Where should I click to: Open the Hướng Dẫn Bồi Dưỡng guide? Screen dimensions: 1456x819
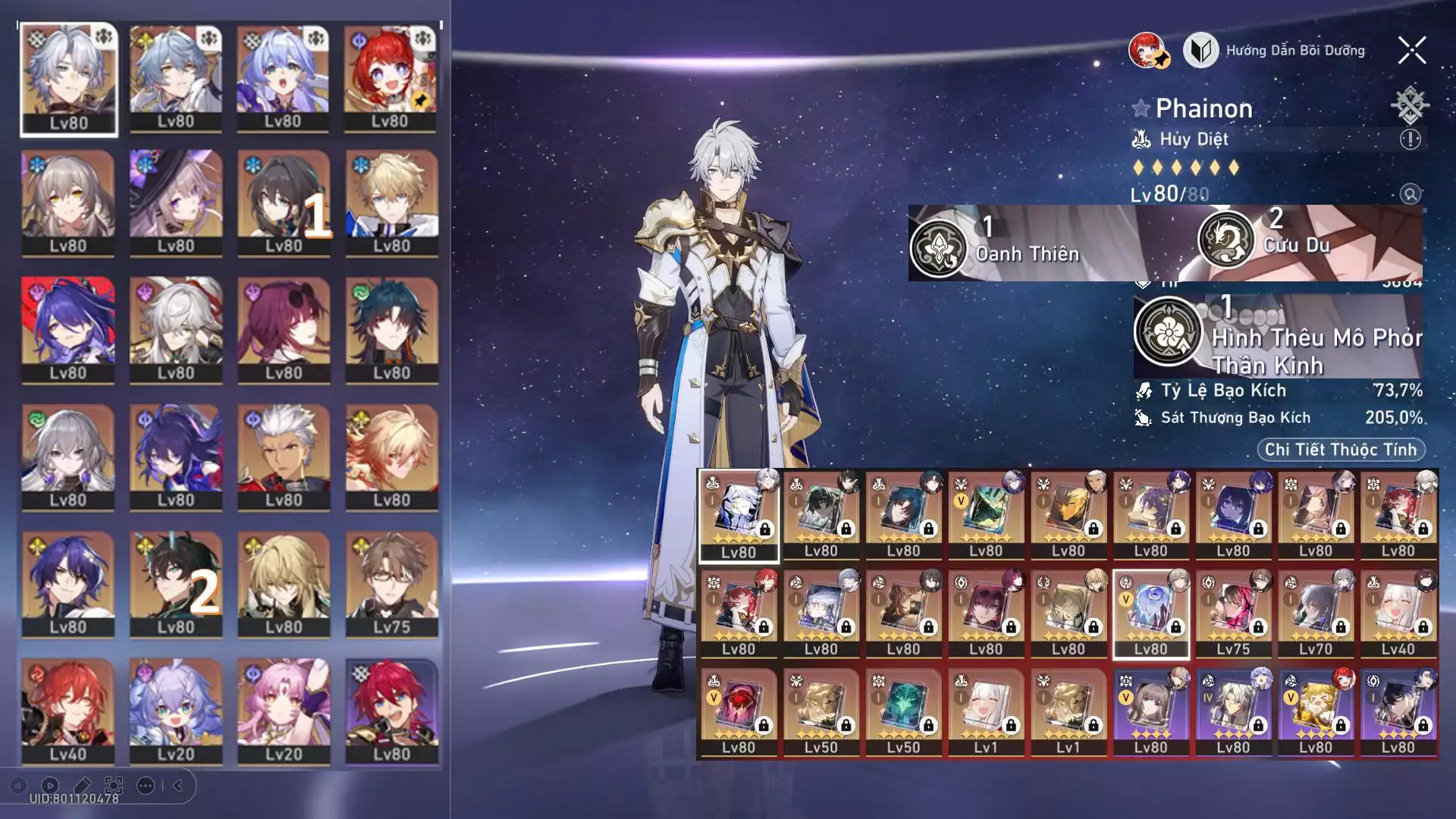point(1276,51)
